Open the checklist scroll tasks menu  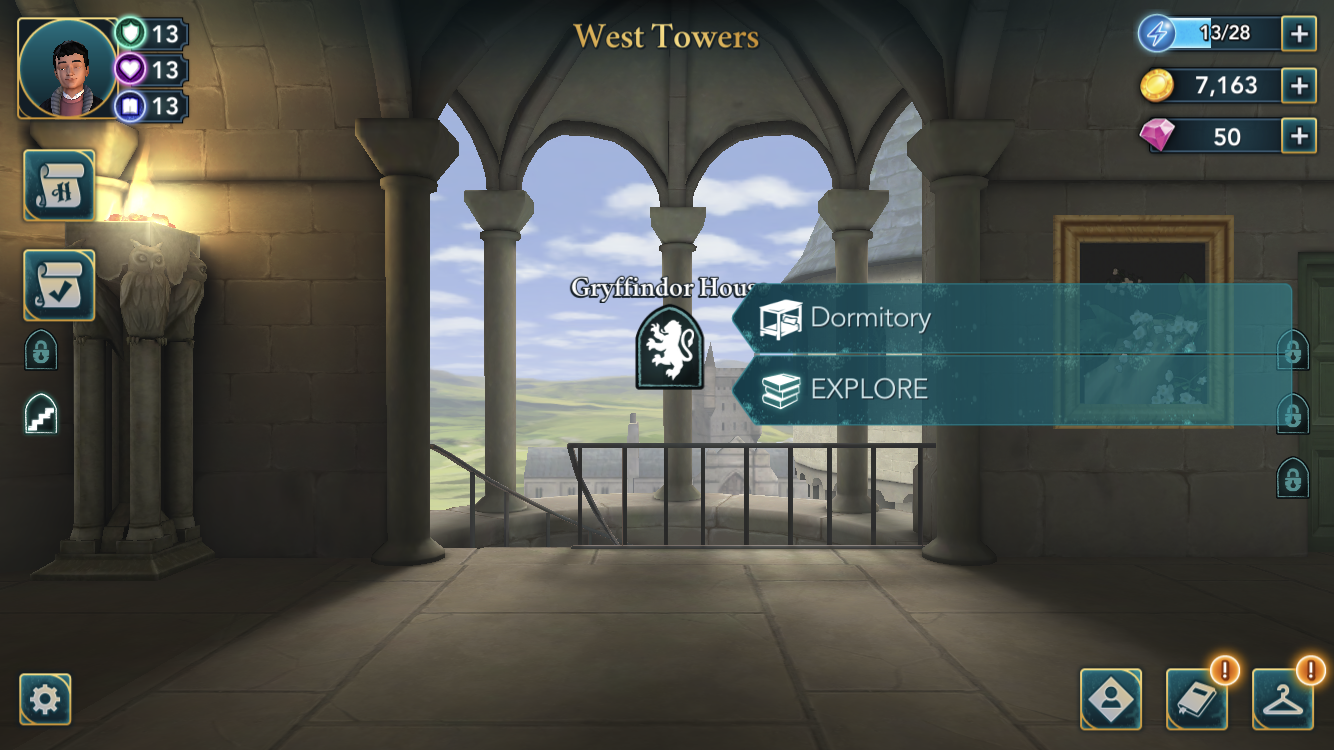[59, 285]
